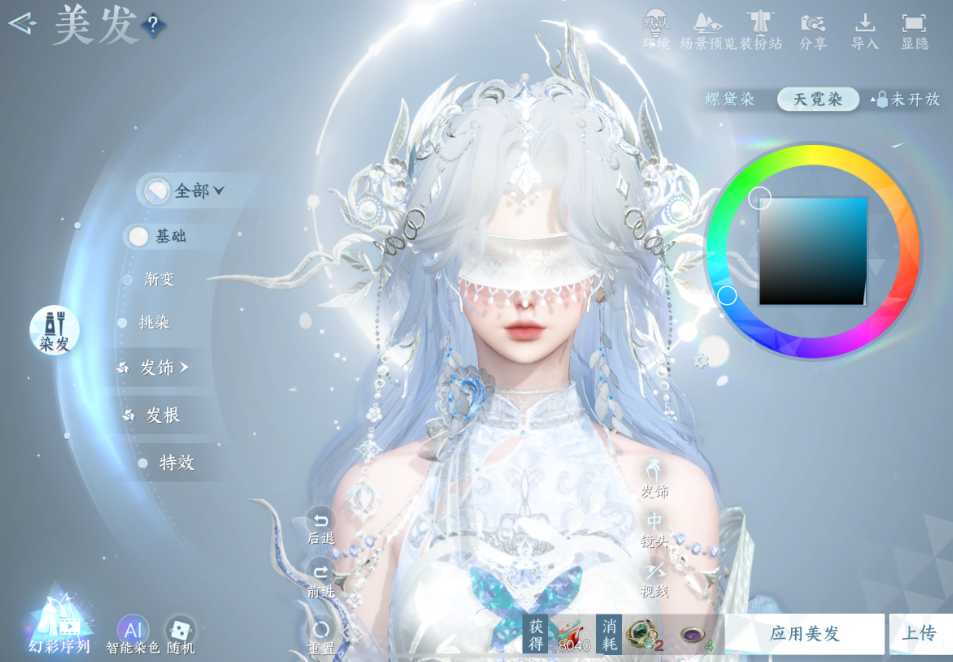This screenshot has width=953, height=662.
Task: Share the look with 分享
Action: 813,31
